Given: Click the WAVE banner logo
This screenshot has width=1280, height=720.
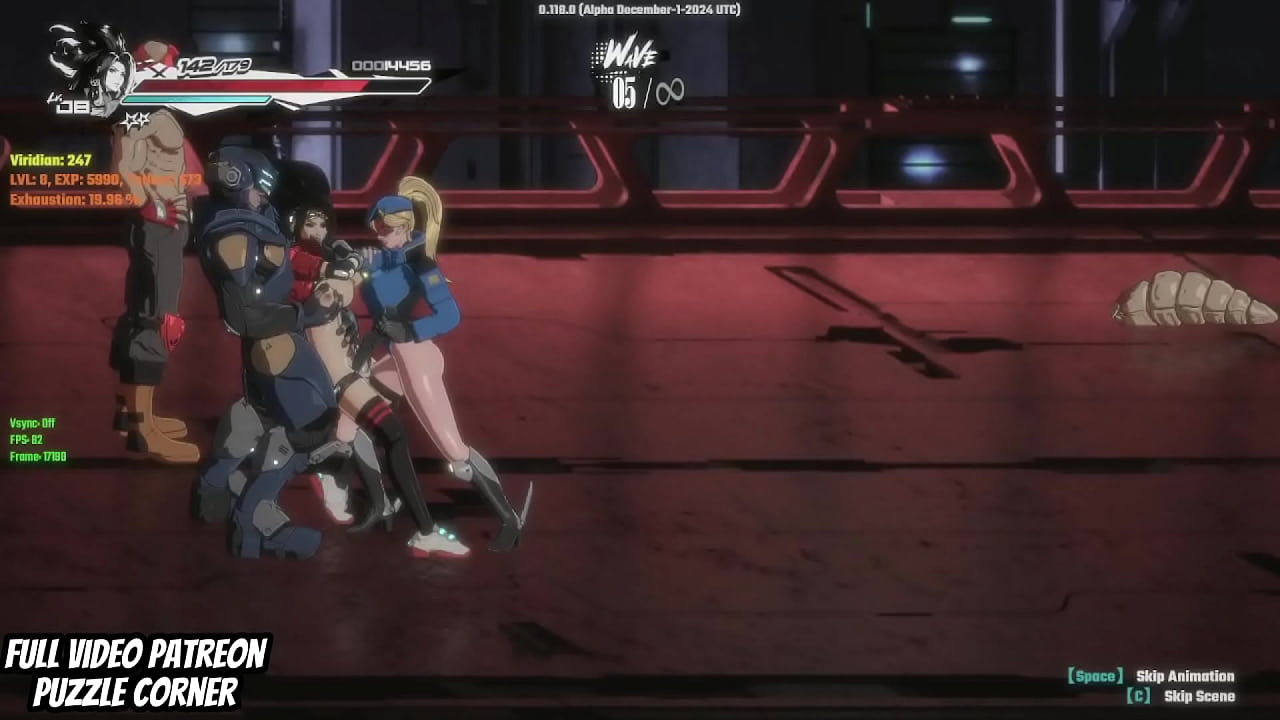Looking at the screenshot, I should coord(627,58).
